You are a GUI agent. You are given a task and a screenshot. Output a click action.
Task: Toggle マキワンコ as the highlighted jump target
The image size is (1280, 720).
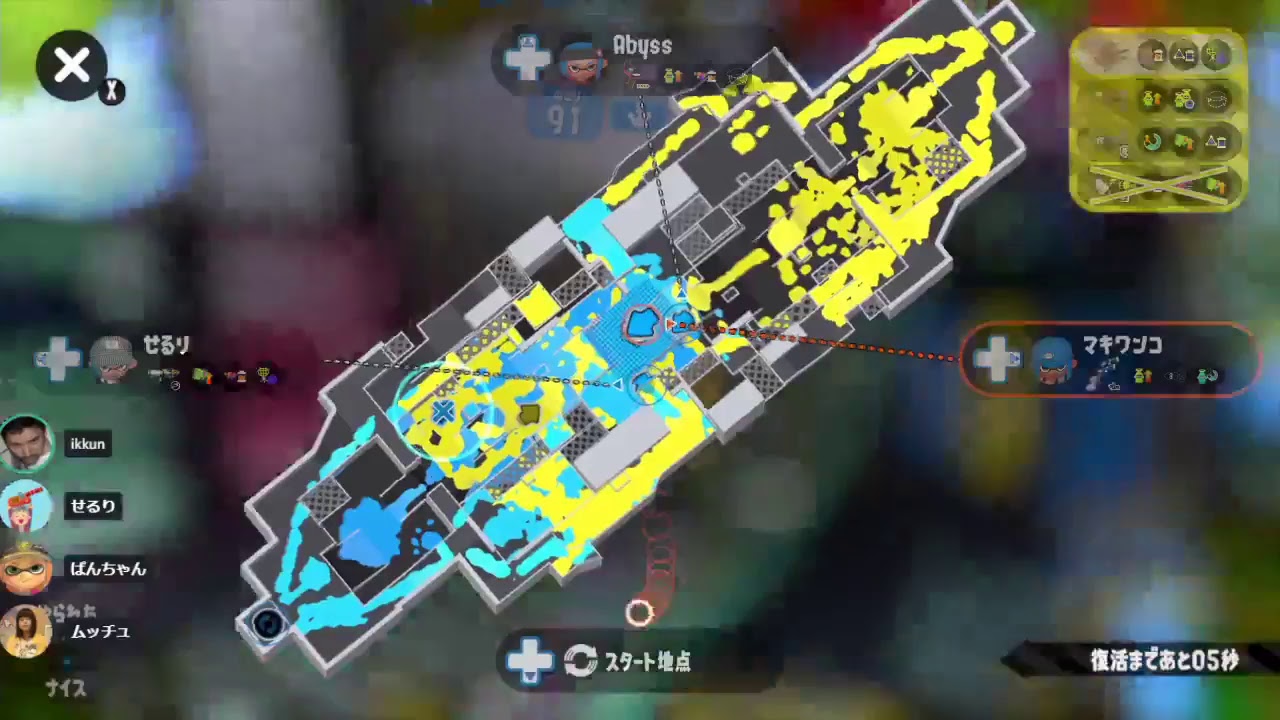click(x=1110, y=360)
